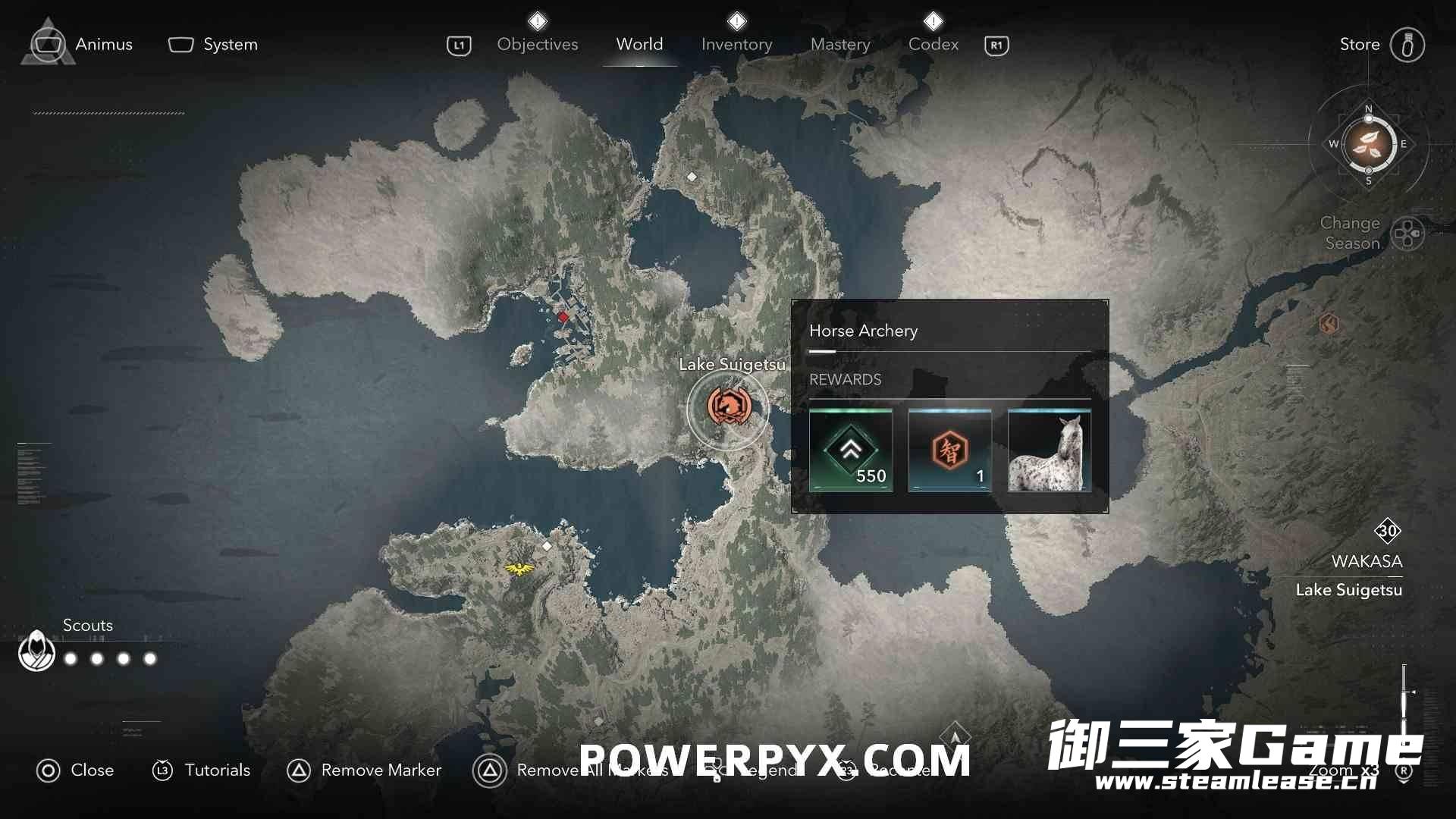
Task: Click the compass rose icon
Action: coord(1369,144)
